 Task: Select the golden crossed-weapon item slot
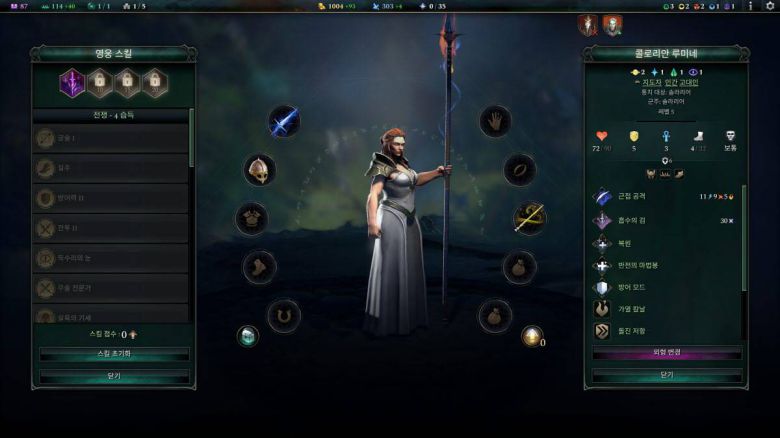(x=528, y=218)
